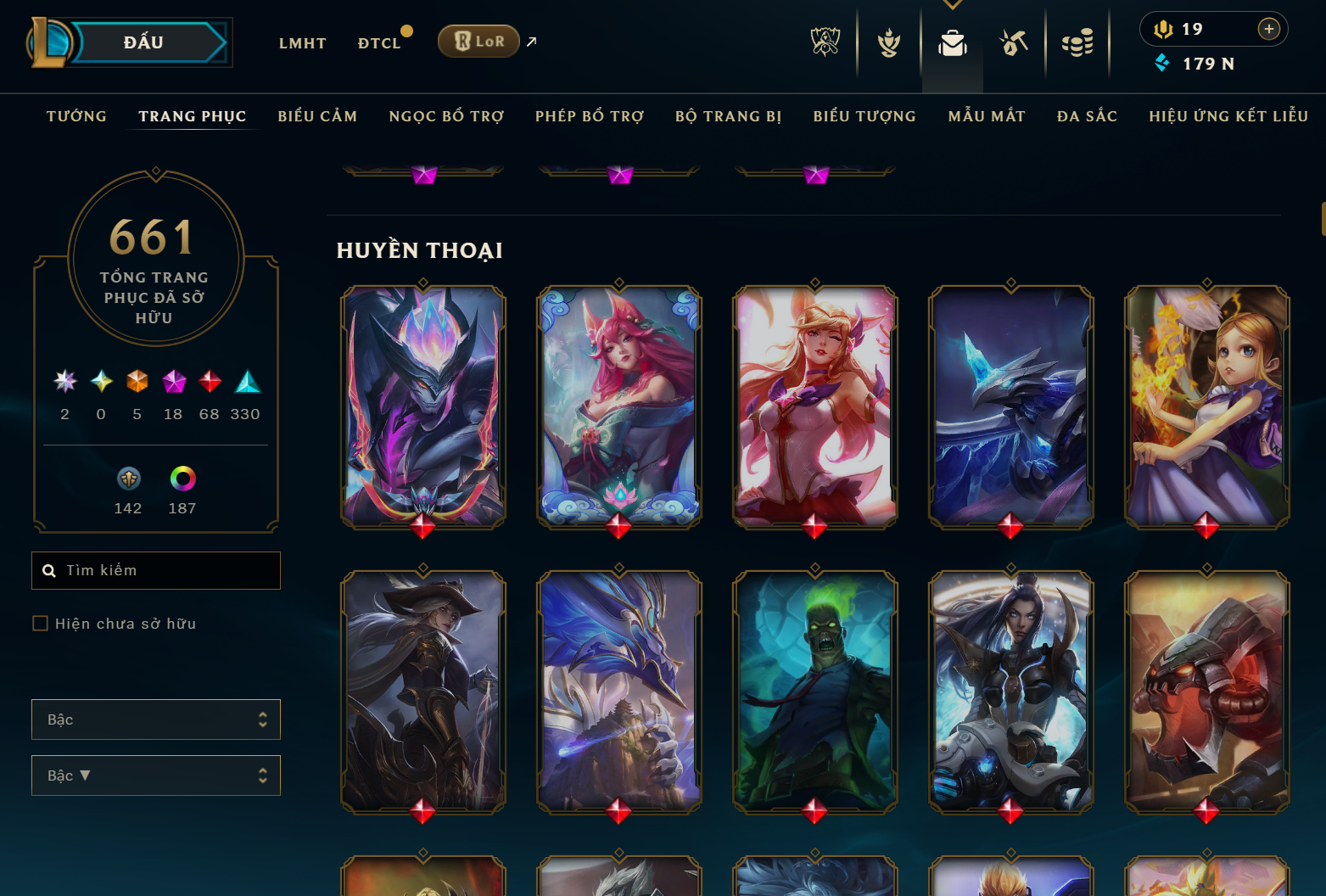Enable the 'Hiện chưa sở hữu' checkbox
Viewport: 1326px width, 896px height.
point(40,623)
